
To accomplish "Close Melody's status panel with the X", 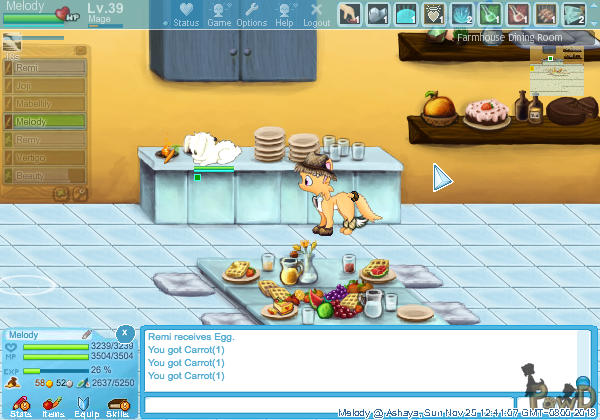I will [x=124, y=332].
